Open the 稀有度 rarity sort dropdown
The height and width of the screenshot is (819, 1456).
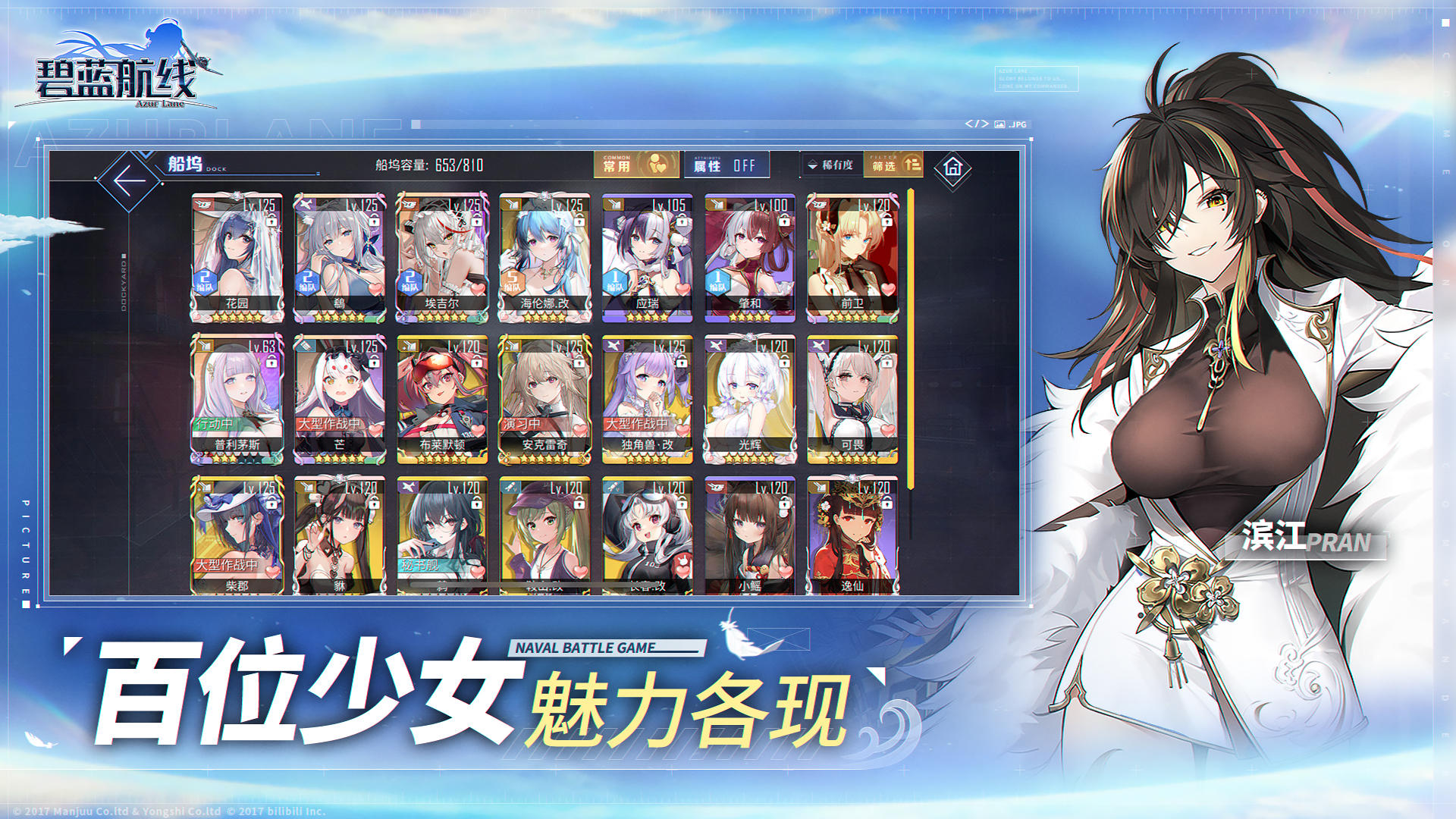830,165
